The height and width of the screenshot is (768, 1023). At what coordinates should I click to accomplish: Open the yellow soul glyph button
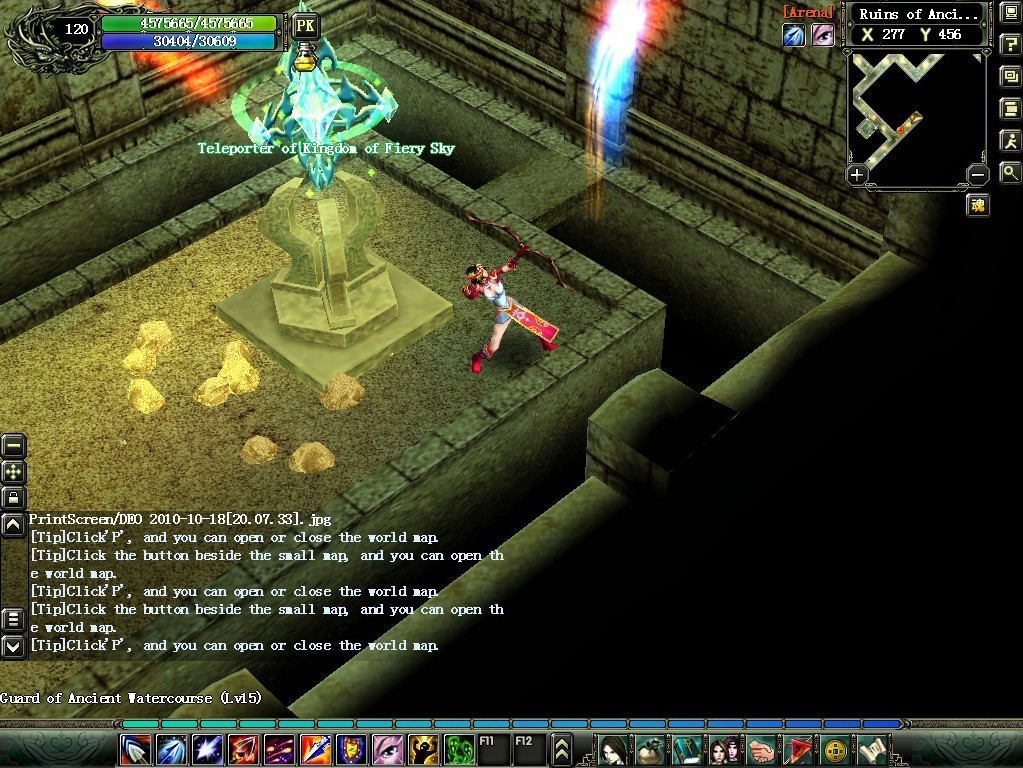pyautogui.click(x=978, y=205)
